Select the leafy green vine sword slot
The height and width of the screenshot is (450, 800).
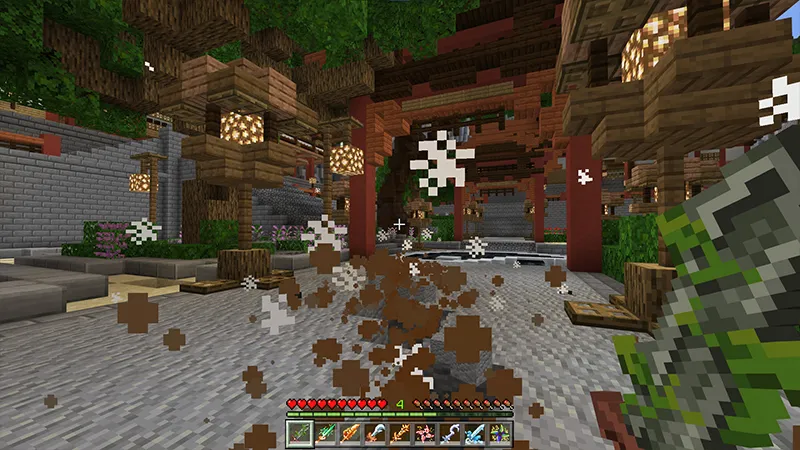[x=299, y=434]
